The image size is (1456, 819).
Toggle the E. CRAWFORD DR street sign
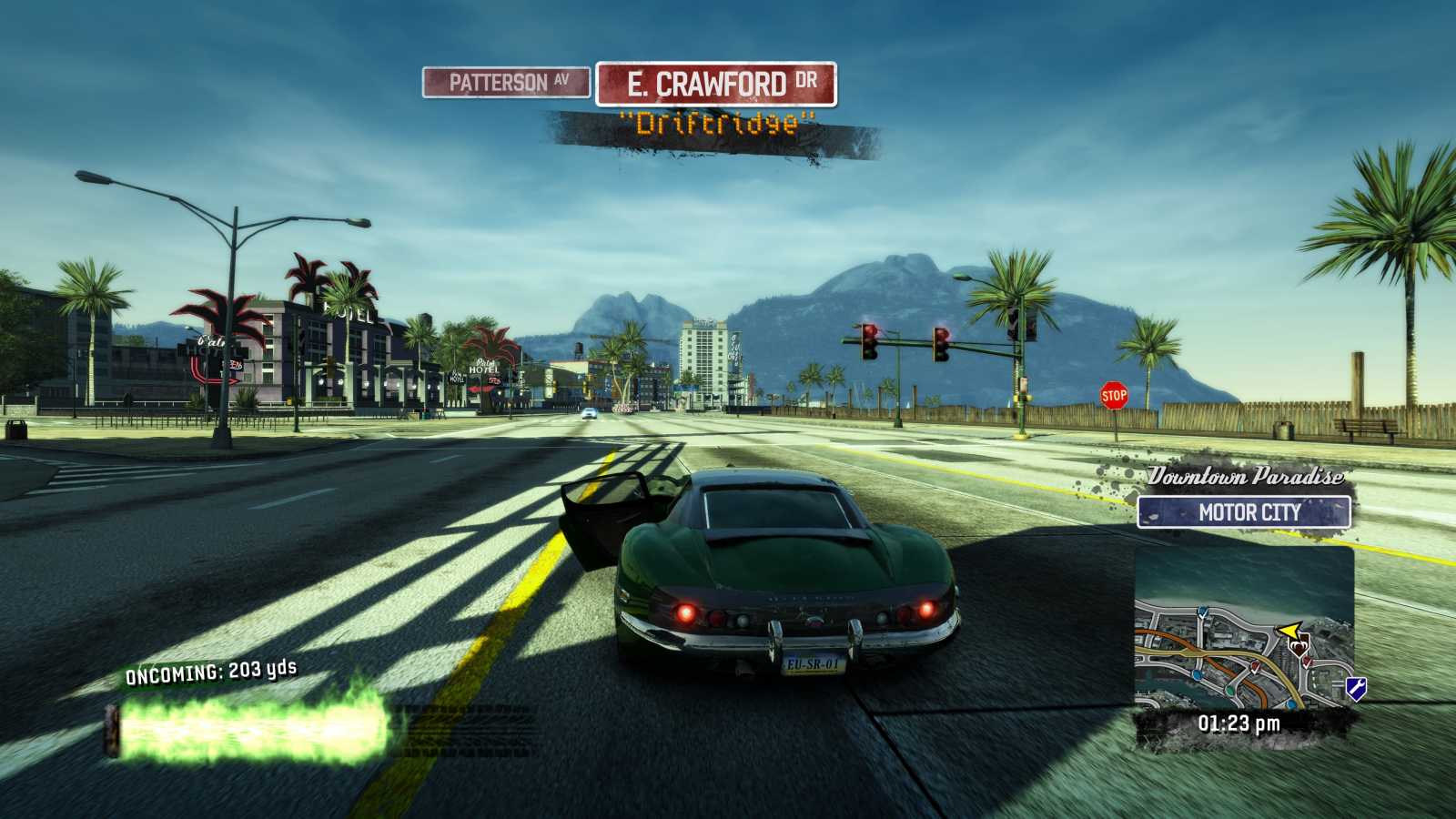tap(718, 82)
